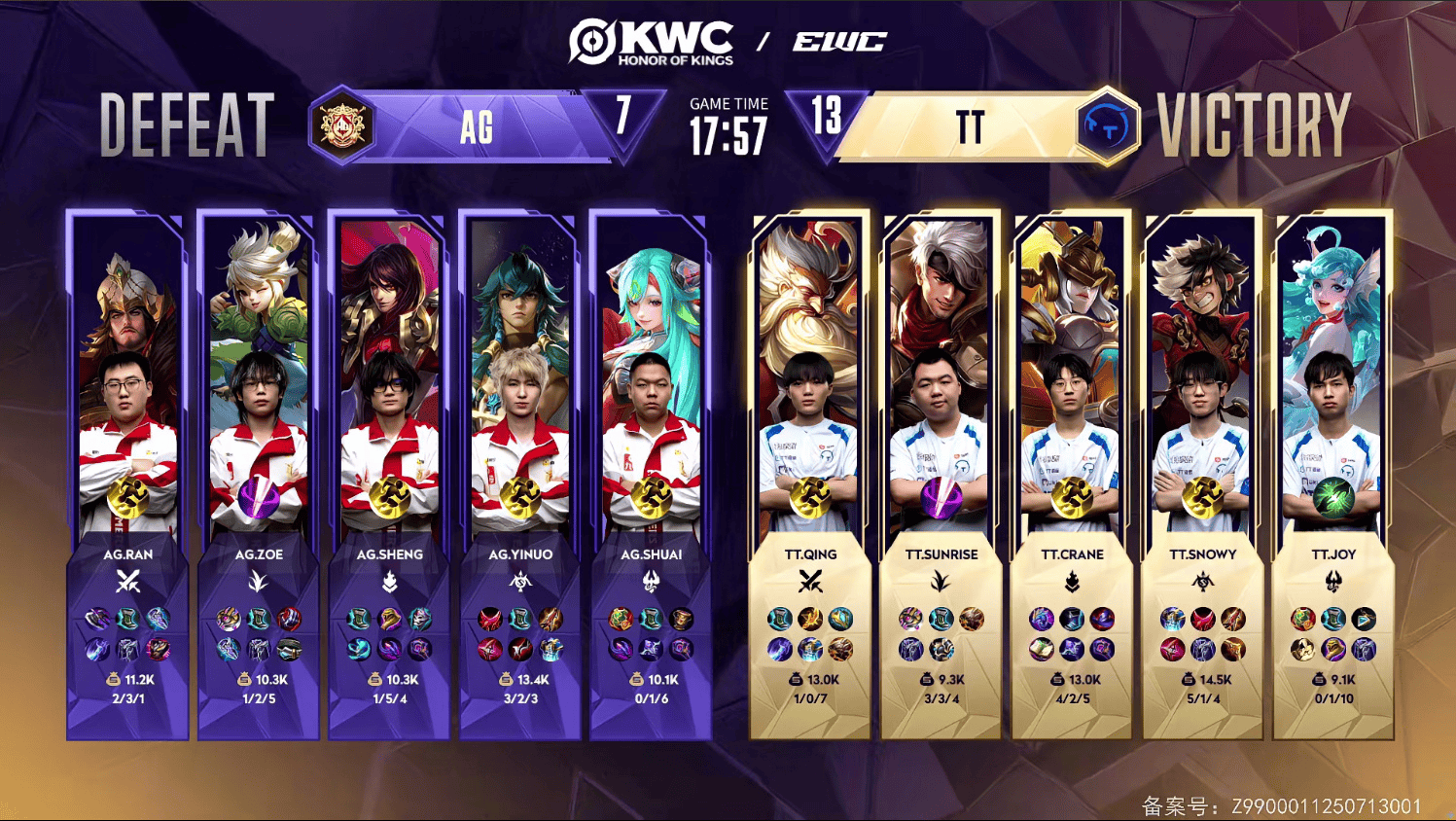1456x821 pixels.
Task: Click the KWC Honor of Kings logo
Action: (x=652, y=43)
